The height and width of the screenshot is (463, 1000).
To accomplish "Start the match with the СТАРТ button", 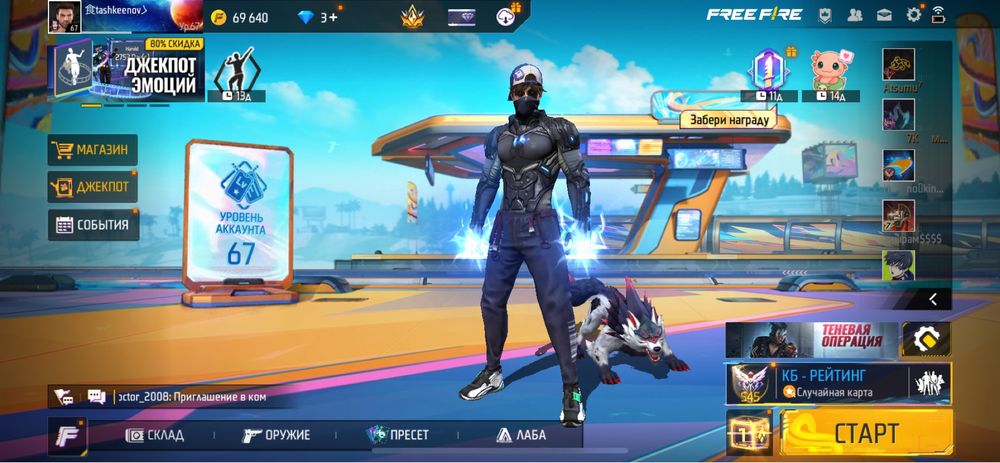I will click(866, 433).
